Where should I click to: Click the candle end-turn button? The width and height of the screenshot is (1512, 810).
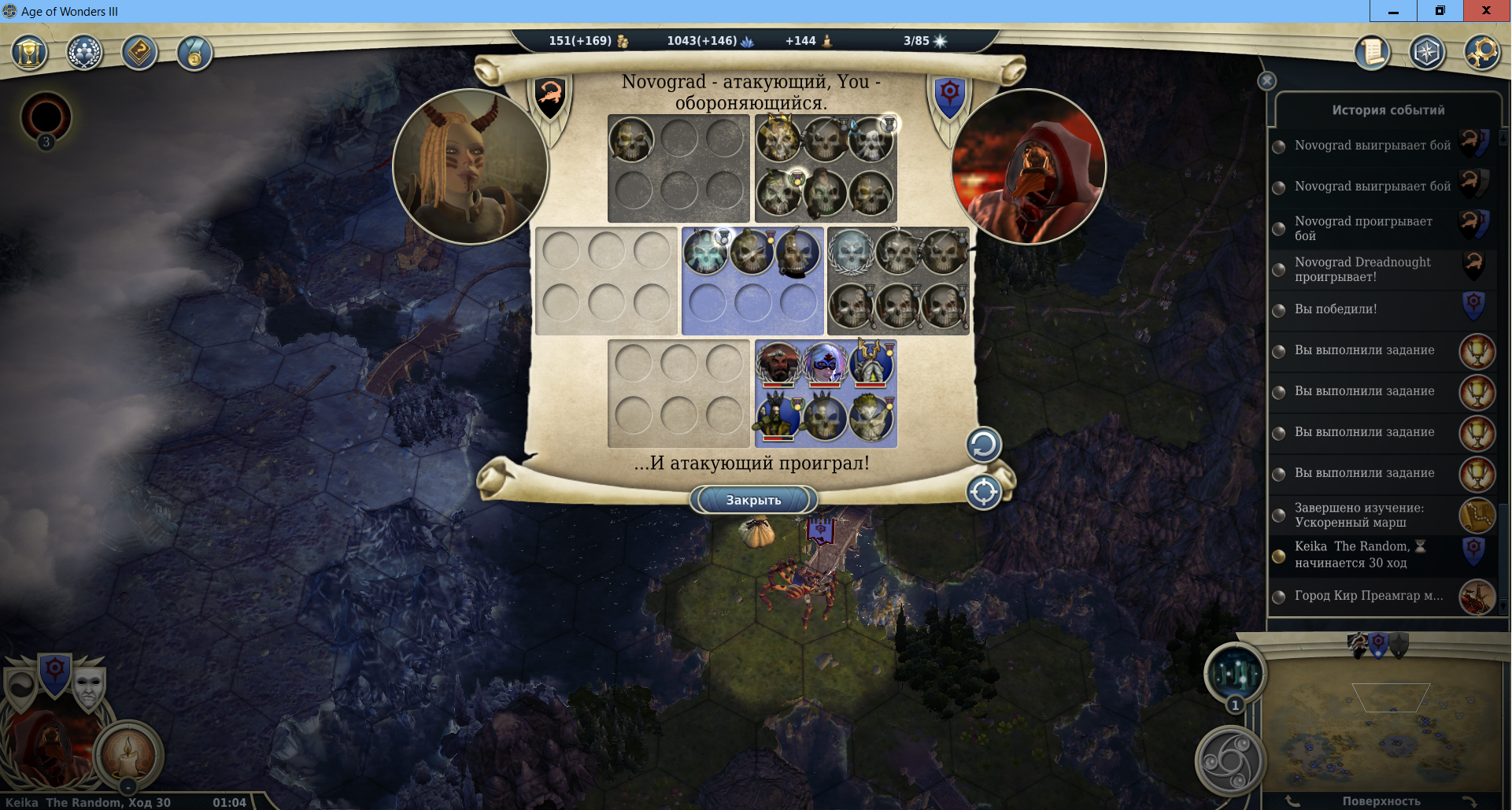(128, 753)
